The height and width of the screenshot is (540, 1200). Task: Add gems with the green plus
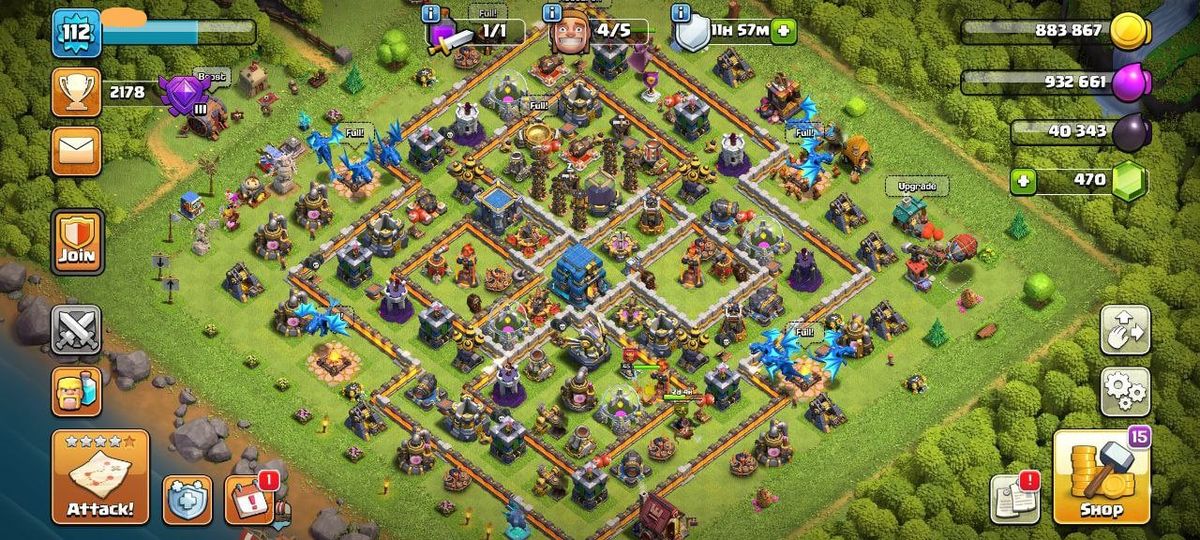pos(1022,181)
